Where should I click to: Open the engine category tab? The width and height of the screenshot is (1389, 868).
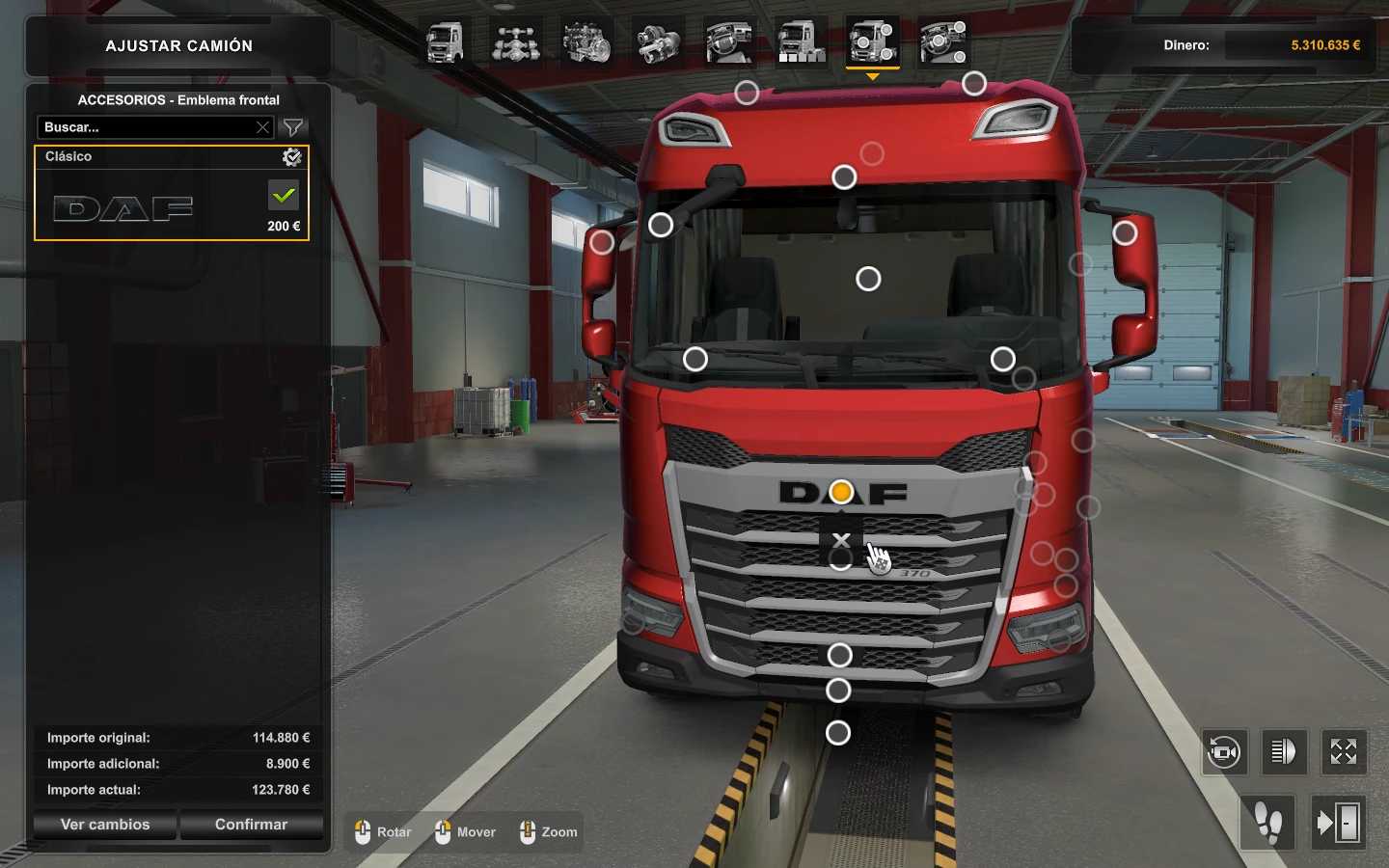tap(586, 43)
